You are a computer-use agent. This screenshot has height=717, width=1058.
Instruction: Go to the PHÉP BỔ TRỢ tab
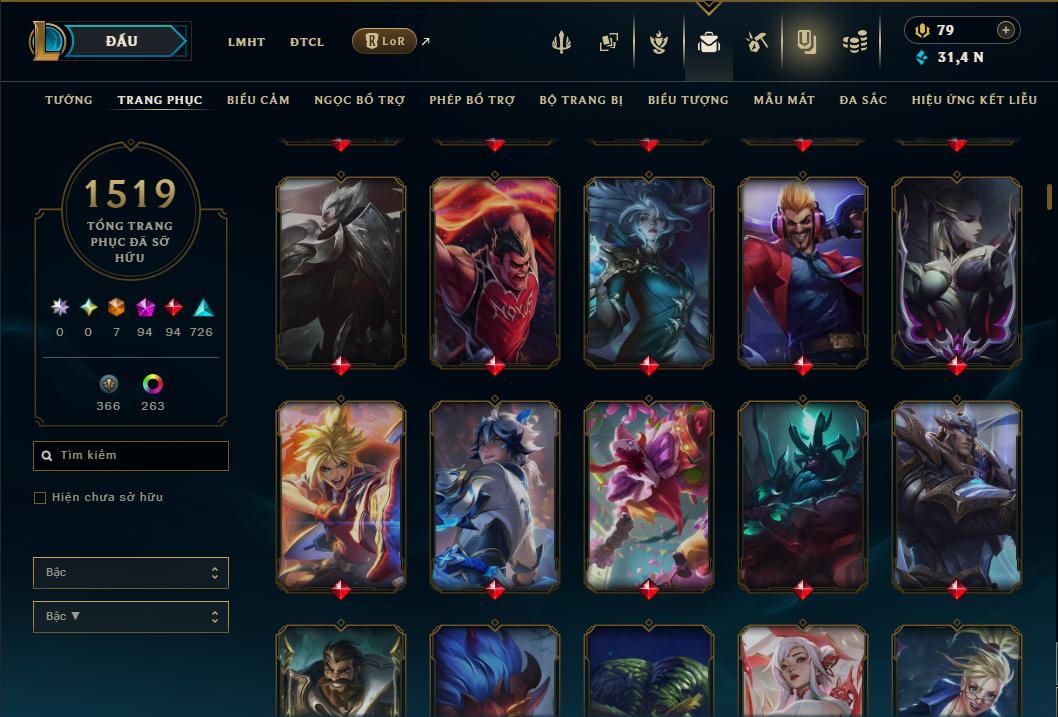(472, 100)
